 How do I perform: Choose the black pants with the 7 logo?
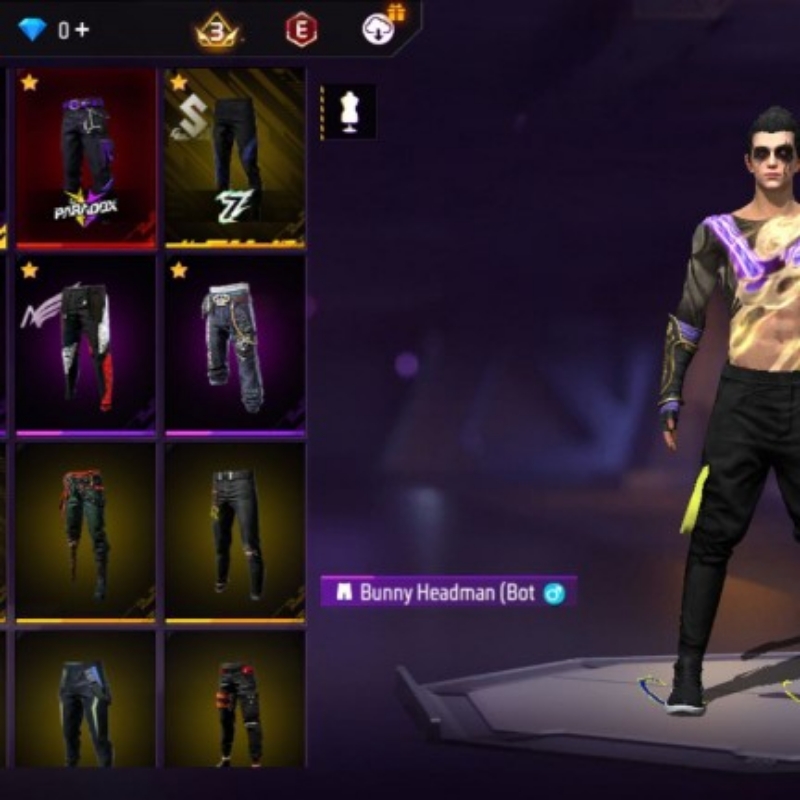(235, 157)
